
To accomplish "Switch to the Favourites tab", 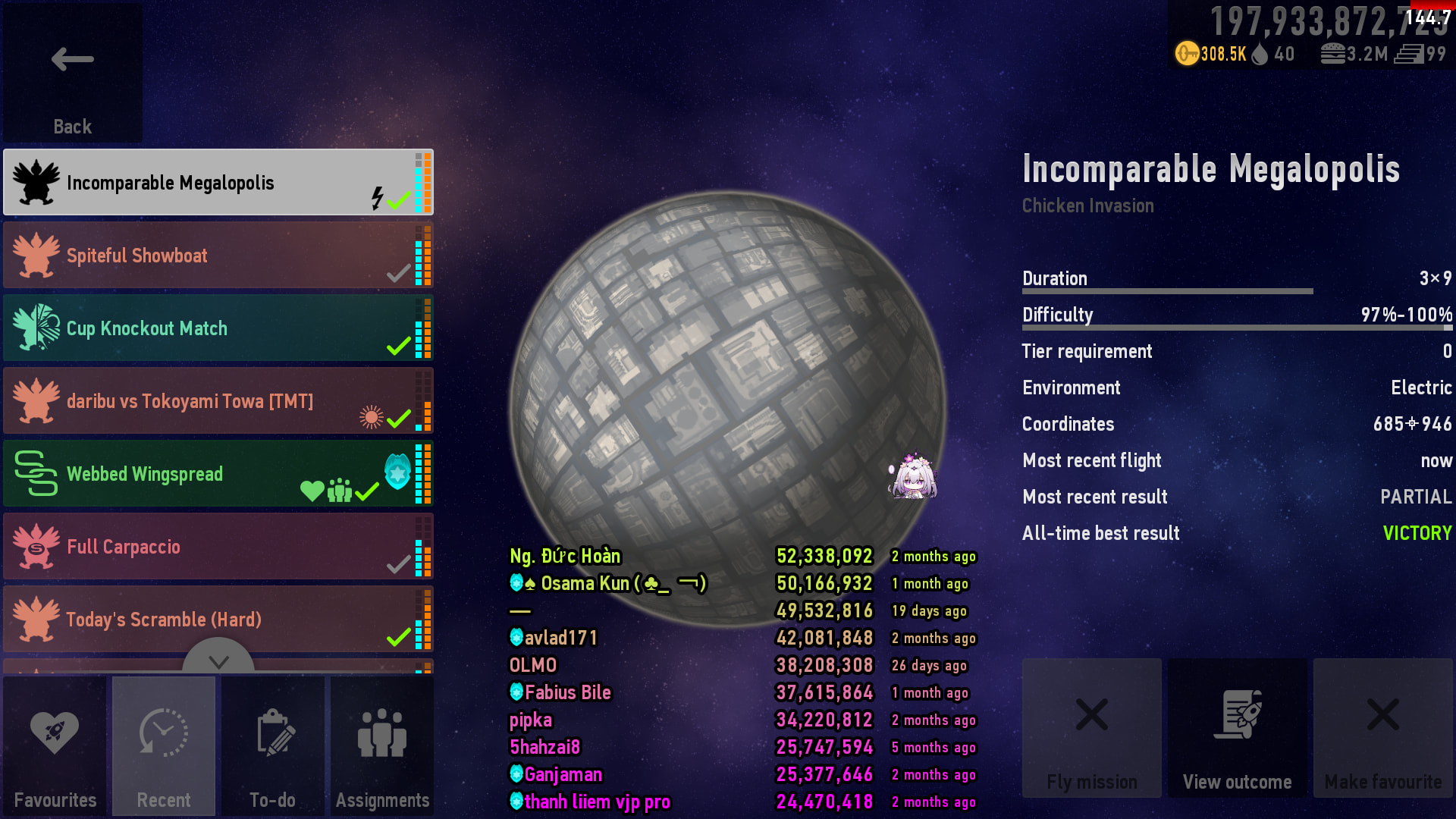I will coord(55,746).
